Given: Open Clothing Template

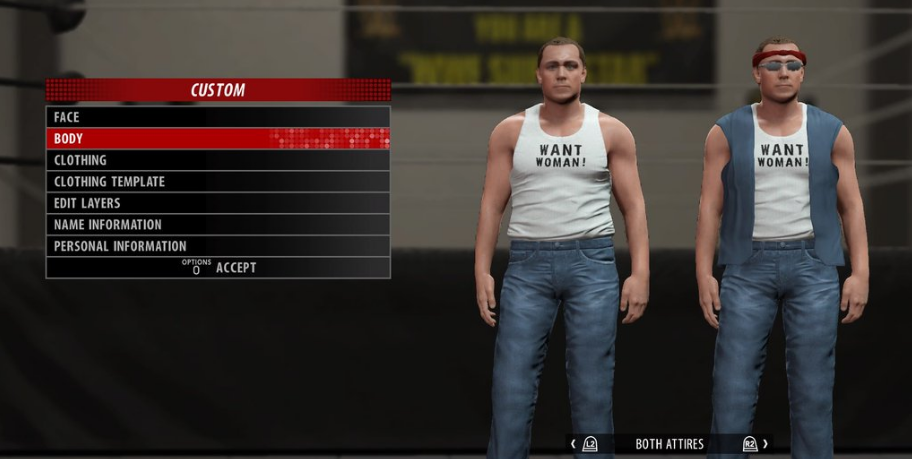Looking at the screenshot, I should 217,182.
